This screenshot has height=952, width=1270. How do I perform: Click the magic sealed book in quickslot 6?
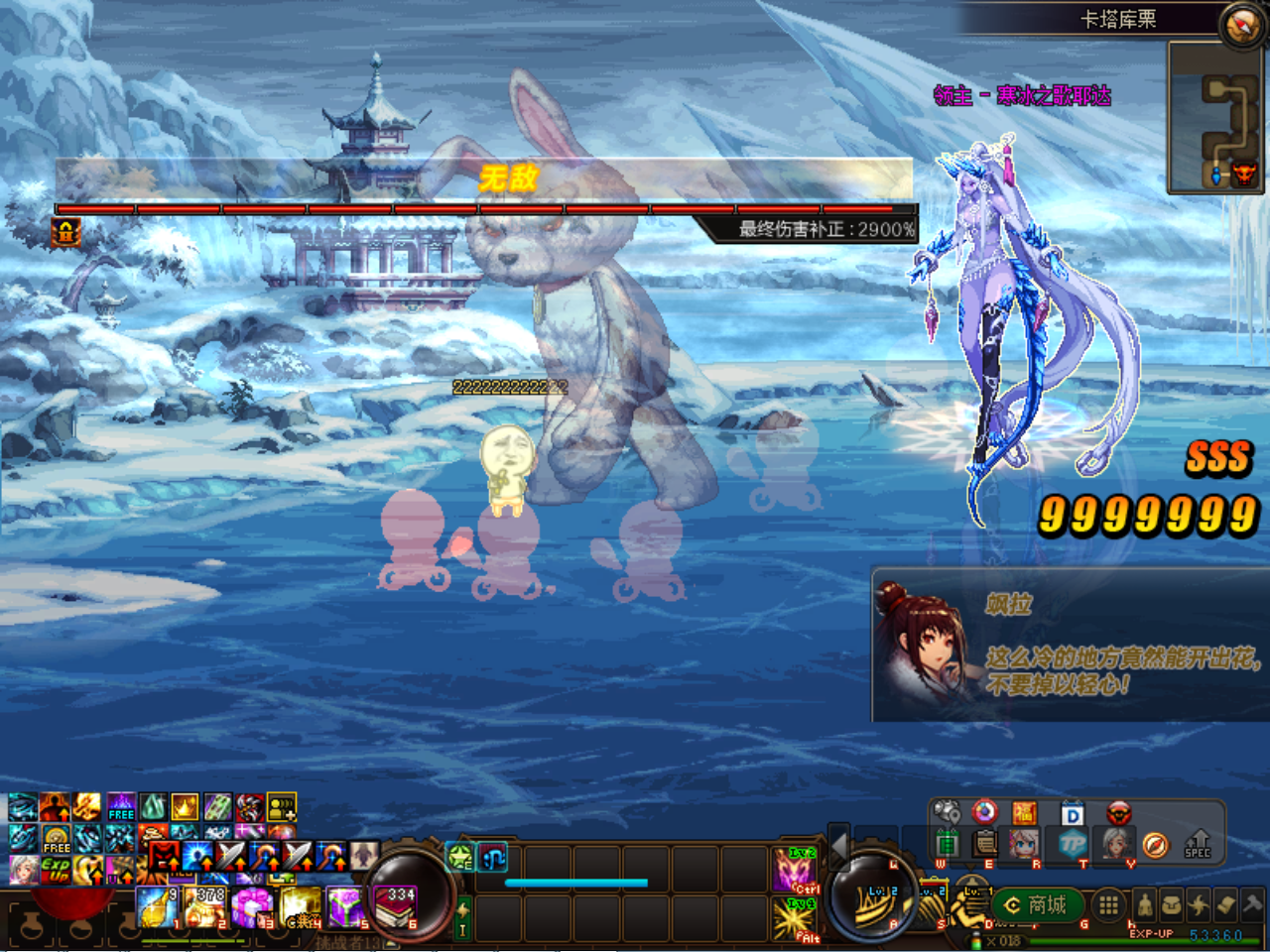pos(394,906)
